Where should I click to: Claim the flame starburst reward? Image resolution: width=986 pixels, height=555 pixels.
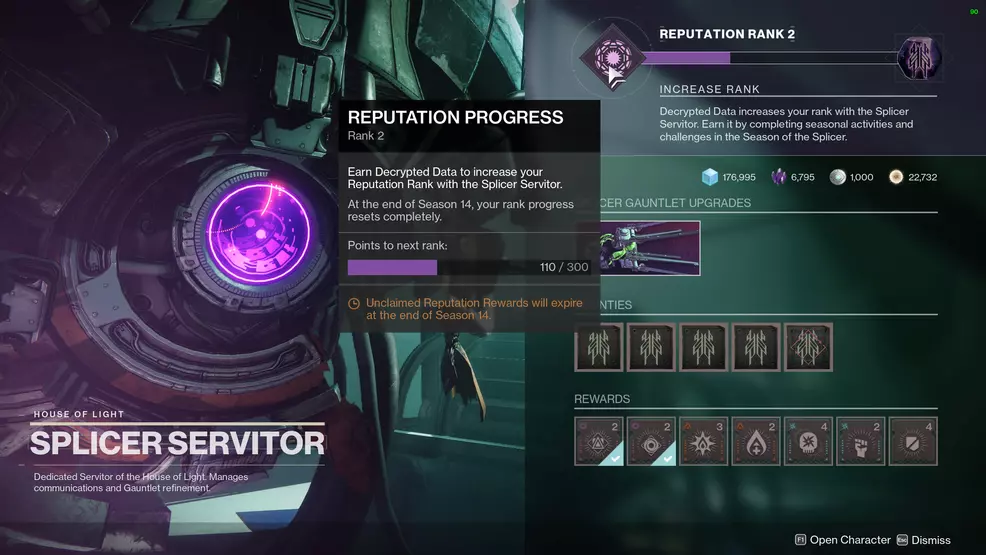[x=703, y=441]
